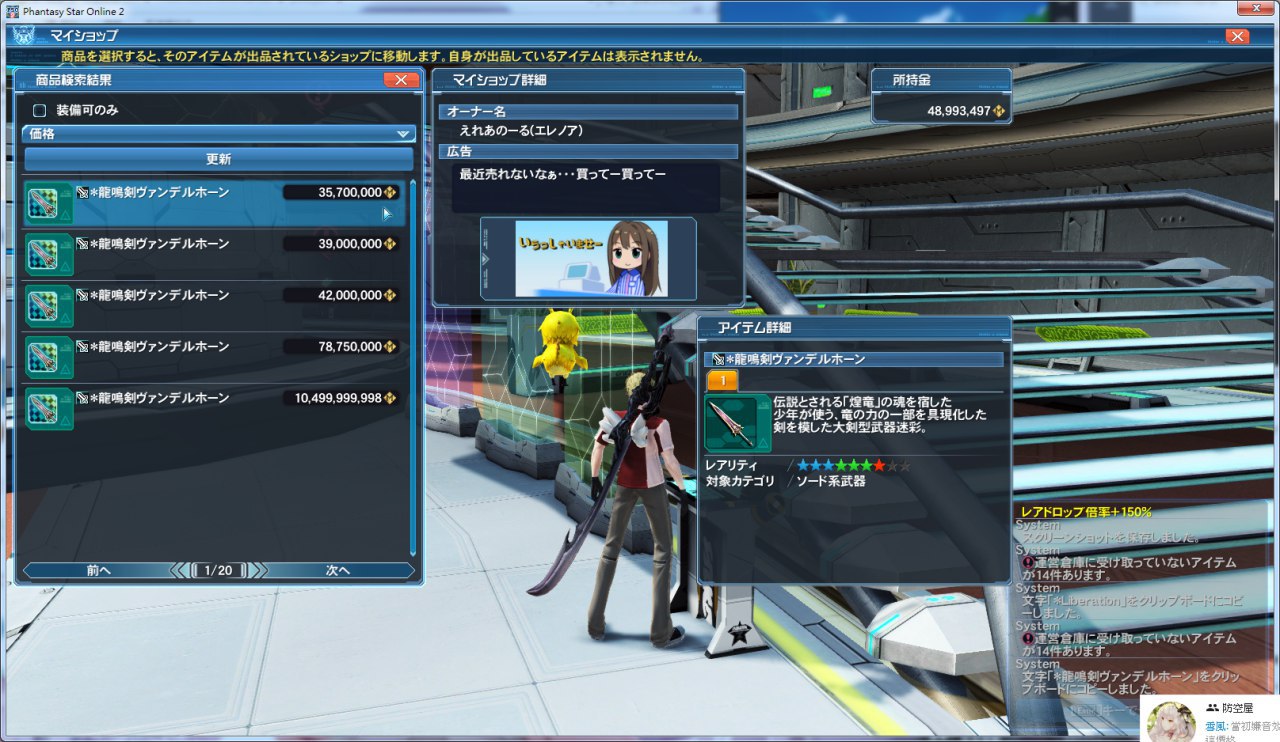This screenshot has height=742, width=1280.
Task: Close the マイショップ header bar
Action: (1237, 36)
